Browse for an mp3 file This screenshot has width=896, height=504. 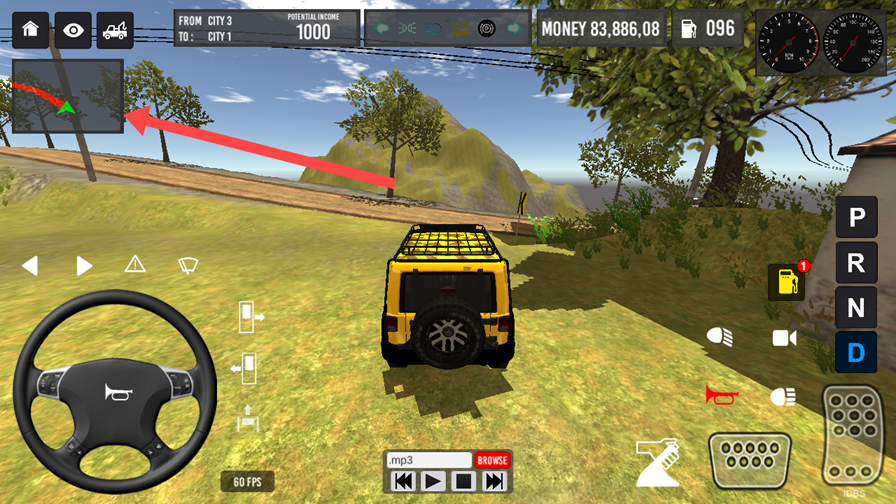point(492,460)
